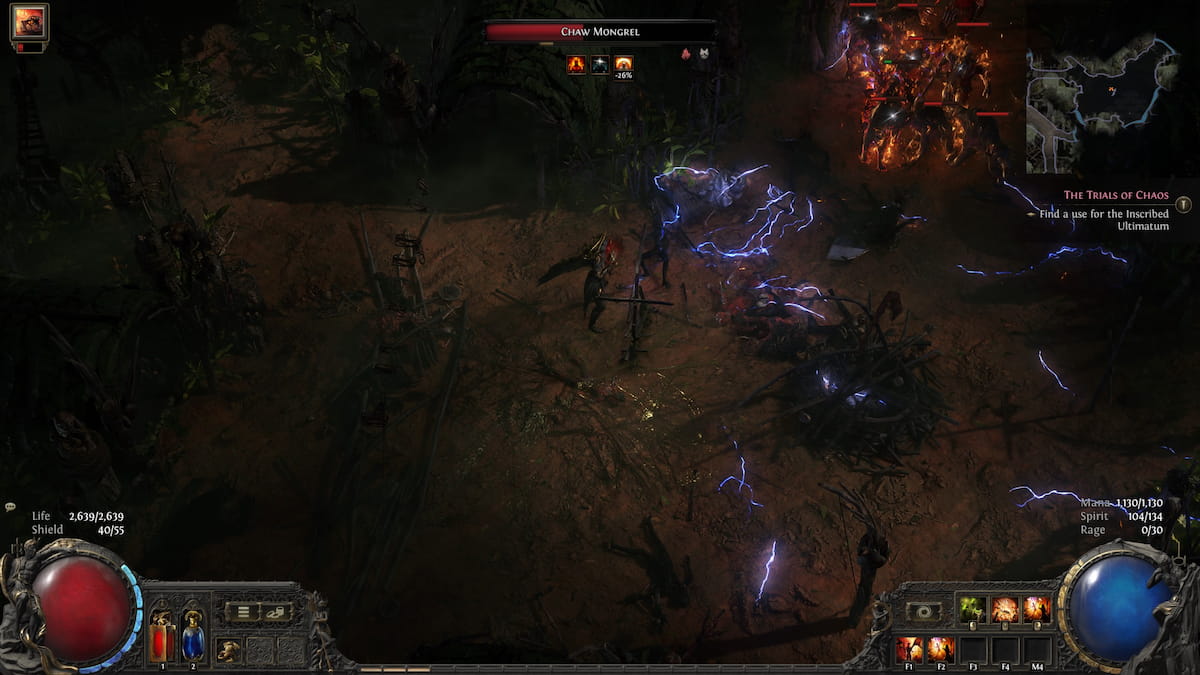
Task: Activate the green skill icon
Action: tap(973, 609)
